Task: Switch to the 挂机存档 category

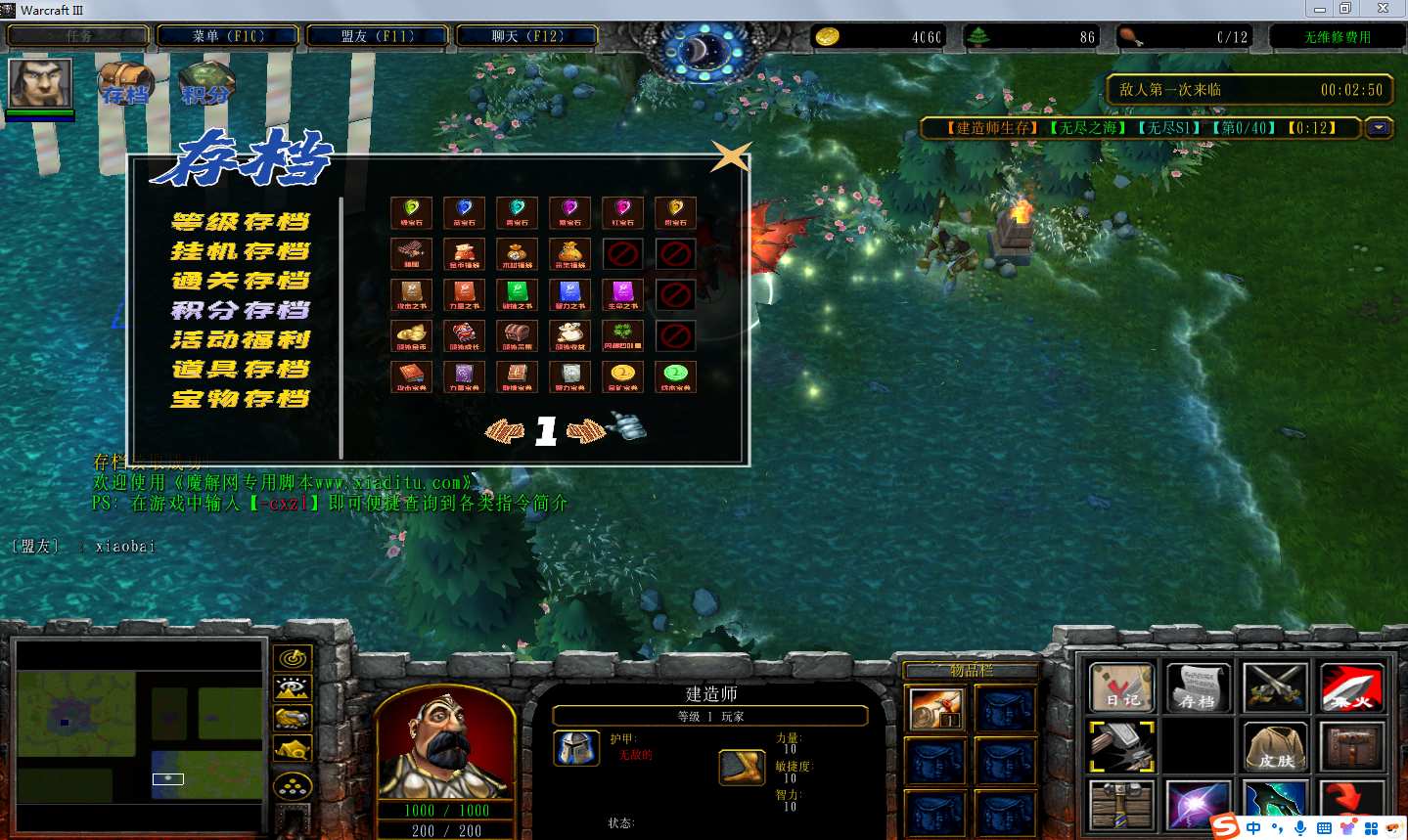Action: tap(241, 251)
